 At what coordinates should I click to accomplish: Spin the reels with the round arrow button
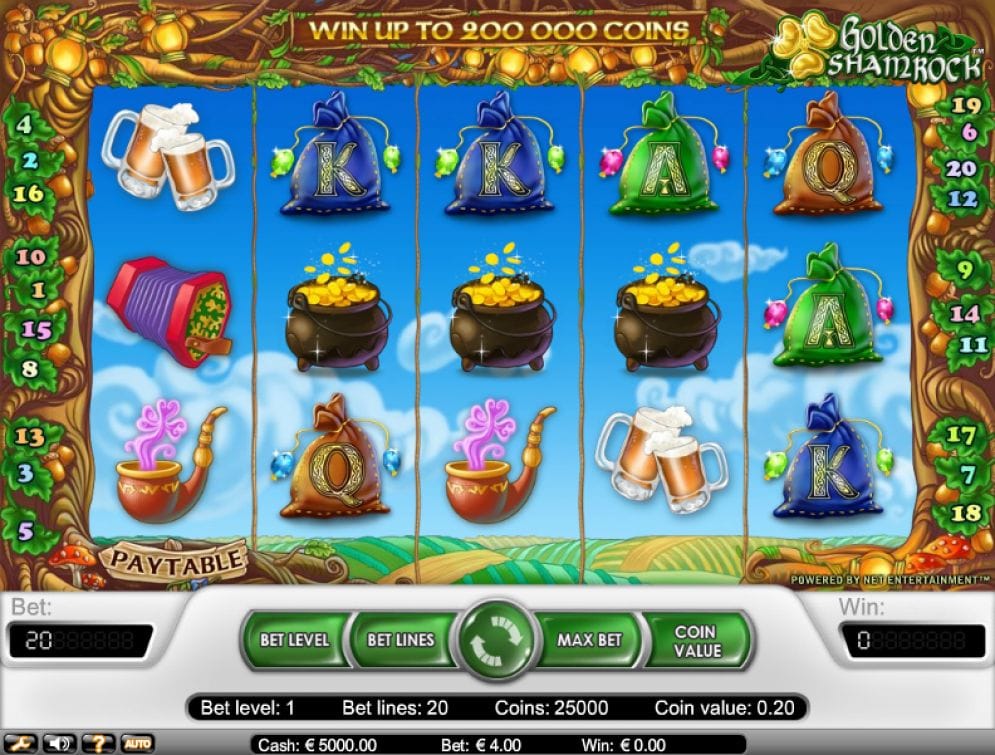[x=497, y=641]
